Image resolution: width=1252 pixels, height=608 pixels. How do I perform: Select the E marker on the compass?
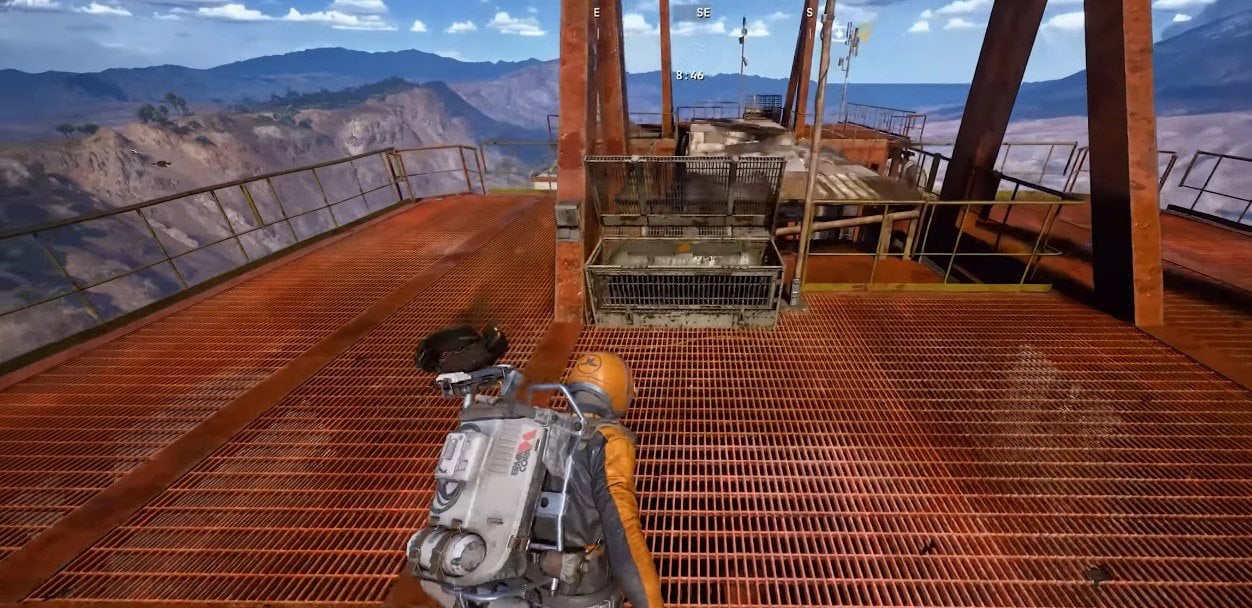(x=597, y=13)
